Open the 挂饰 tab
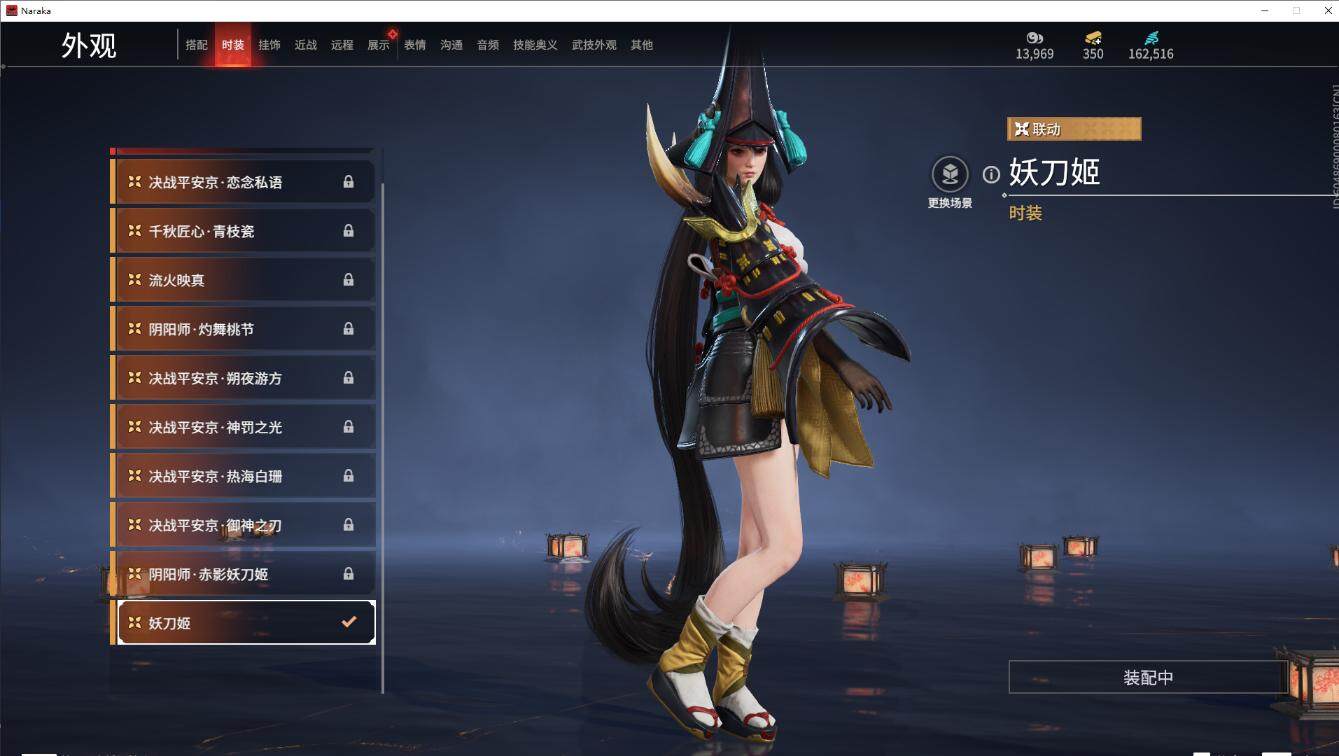This screenshot has height=756, width=1339. (269, 45)
